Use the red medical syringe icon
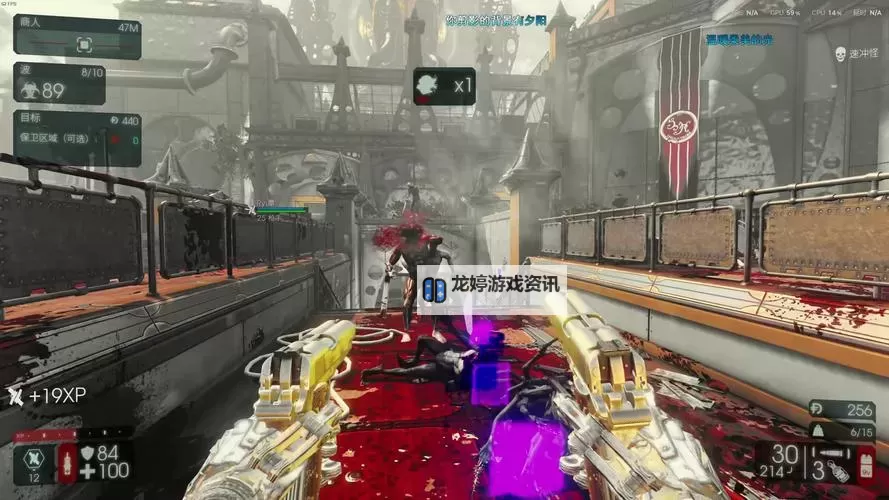The width and height of the screenshot is (889, 500). tap(68, 463)
